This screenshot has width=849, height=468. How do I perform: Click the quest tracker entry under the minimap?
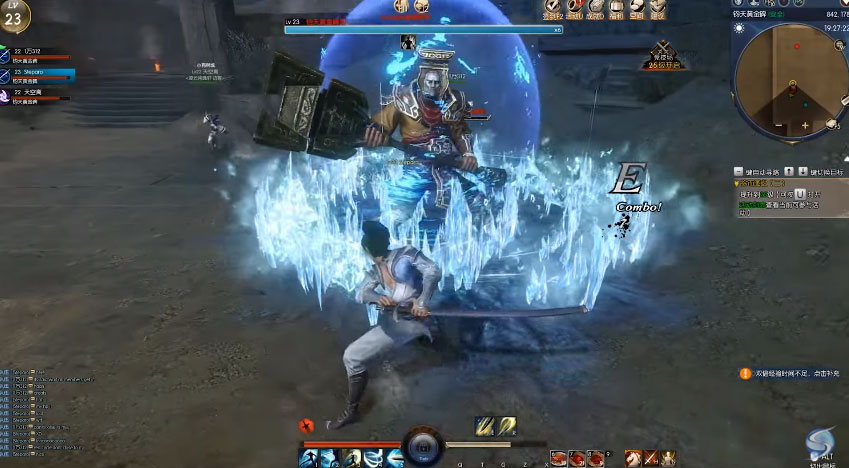[x=780, y=195]
